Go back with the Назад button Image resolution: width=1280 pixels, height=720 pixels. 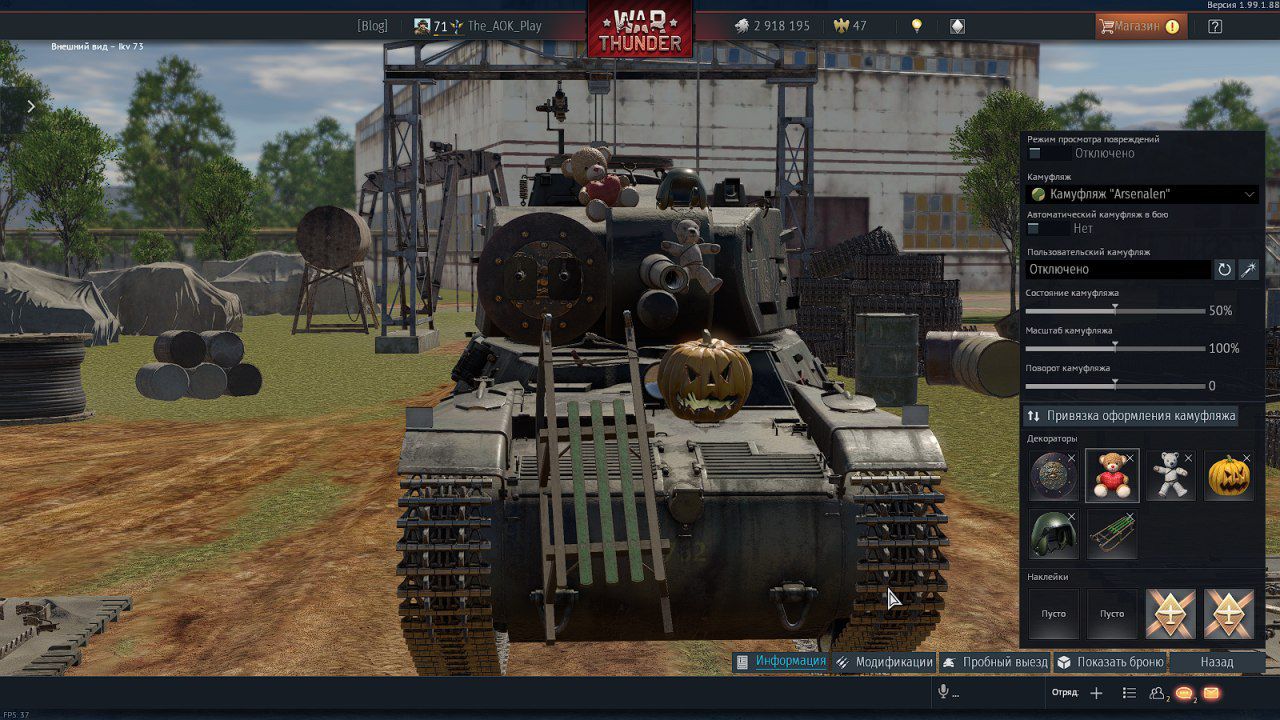click(x=1217, y=662)
